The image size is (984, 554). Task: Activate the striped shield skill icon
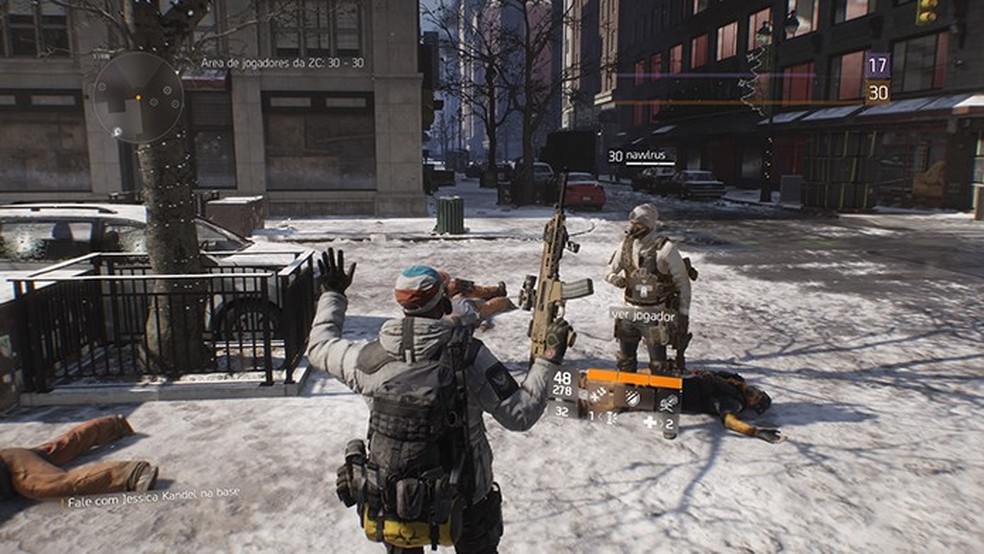tap(633, 398)
